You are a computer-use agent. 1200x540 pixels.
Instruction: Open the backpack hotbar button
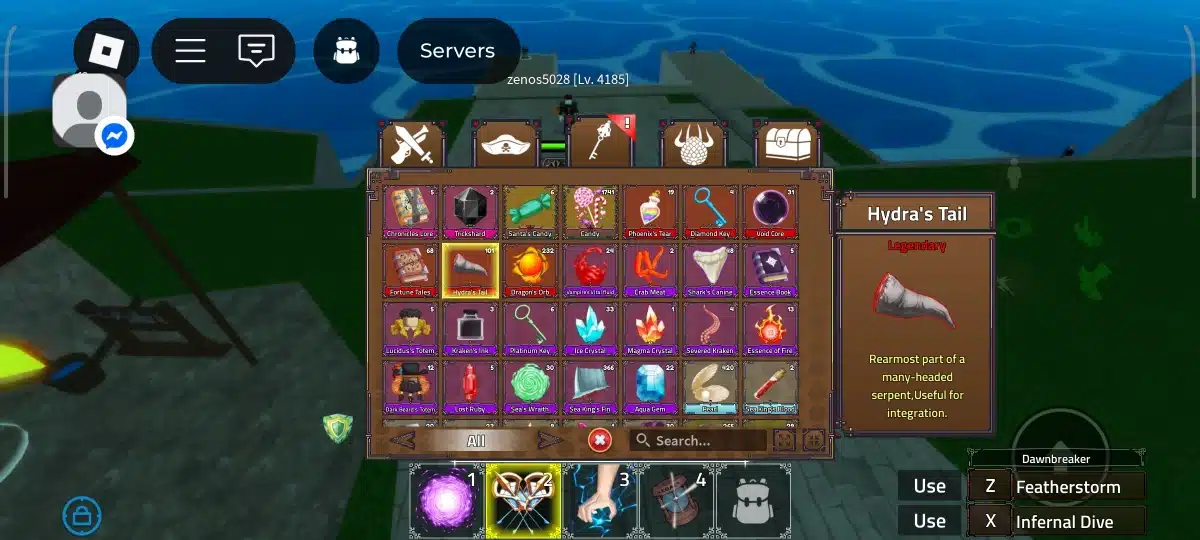point(753,499)
